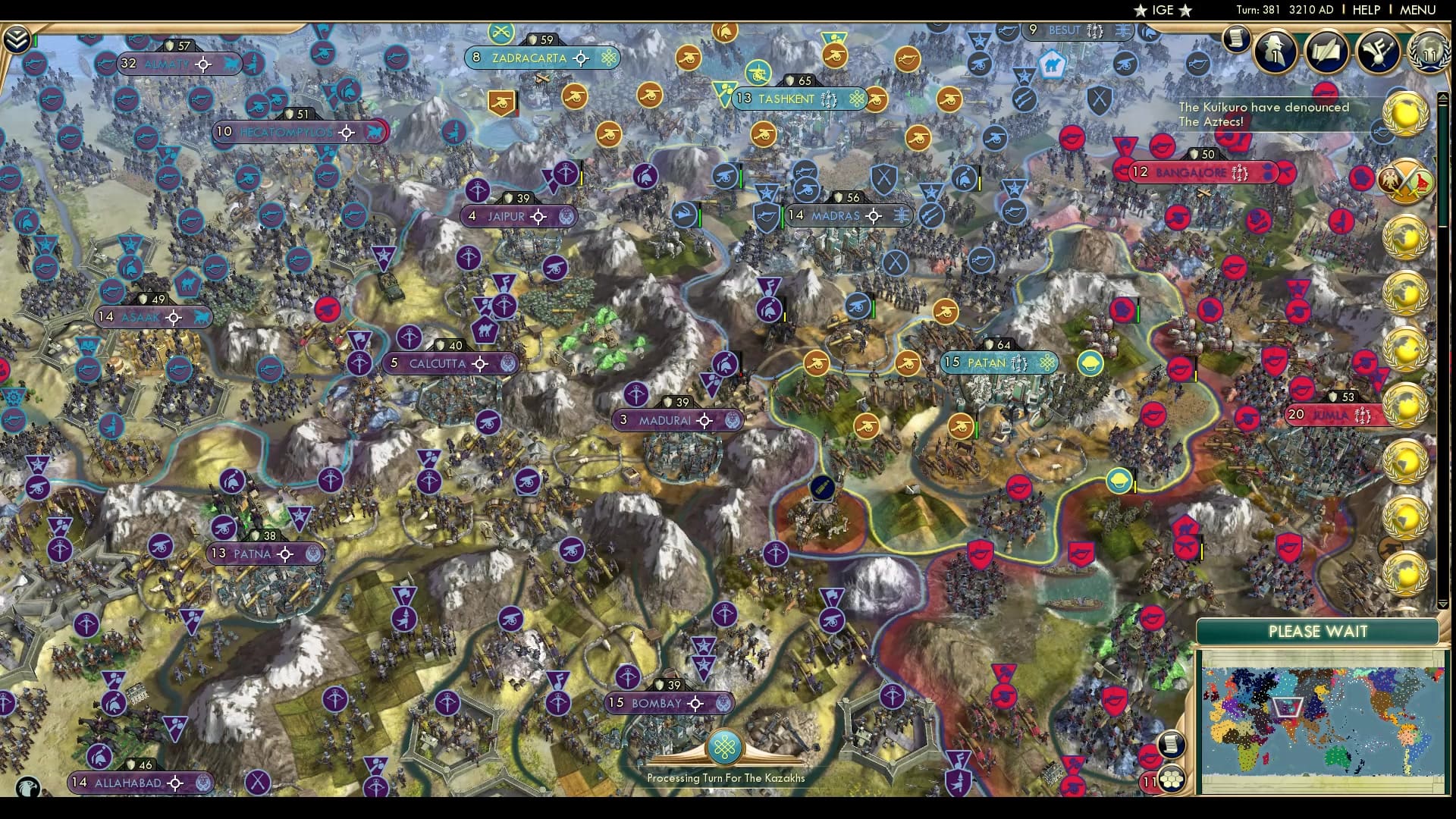Image resolution: width=1456 pixels, height=819 pixels.
Task: Enter Calcutta city view via crosshair button
Action: point(479,363)
